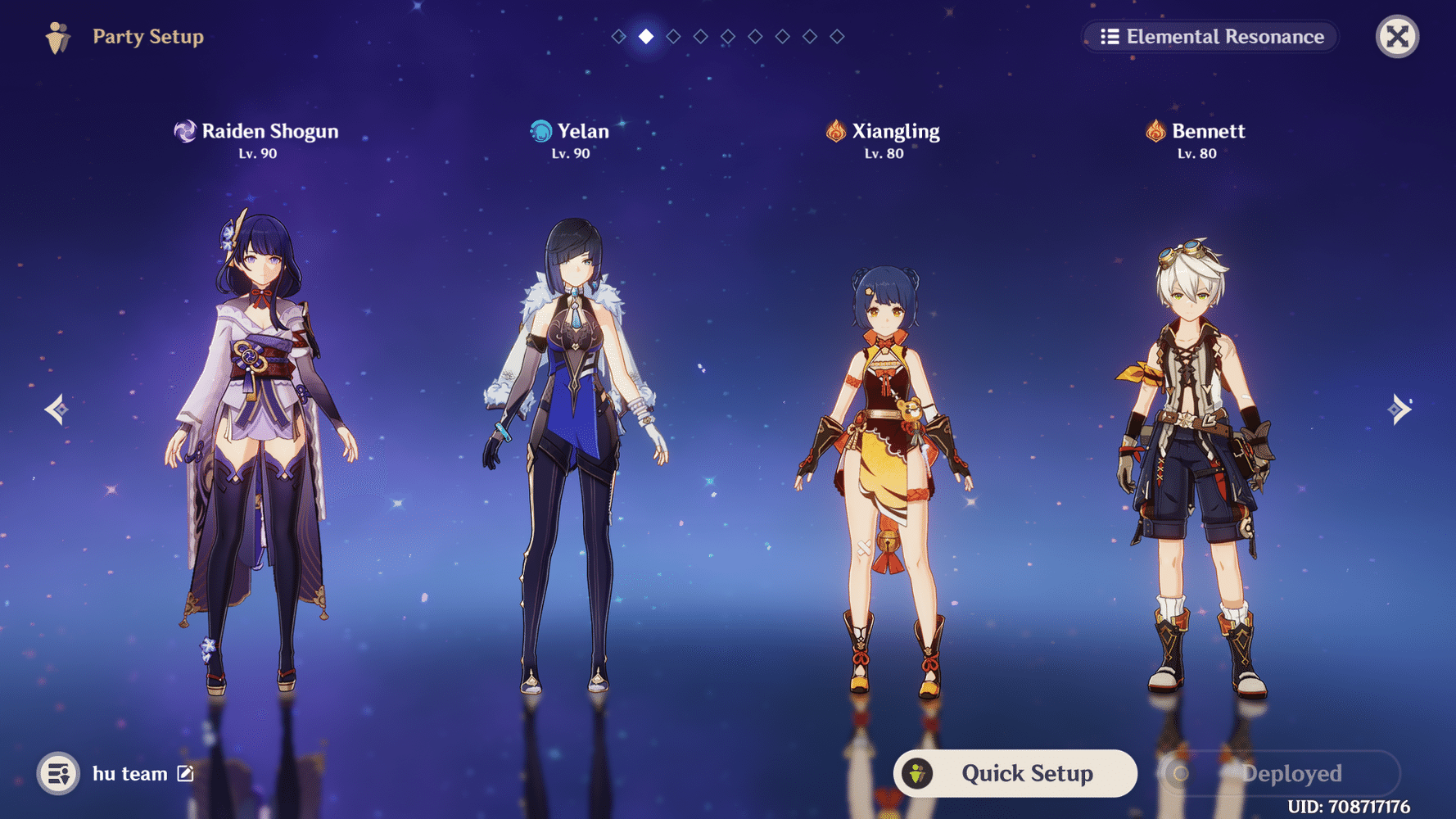Click the green leaf icon on Quick Setup

pos(917,773)
